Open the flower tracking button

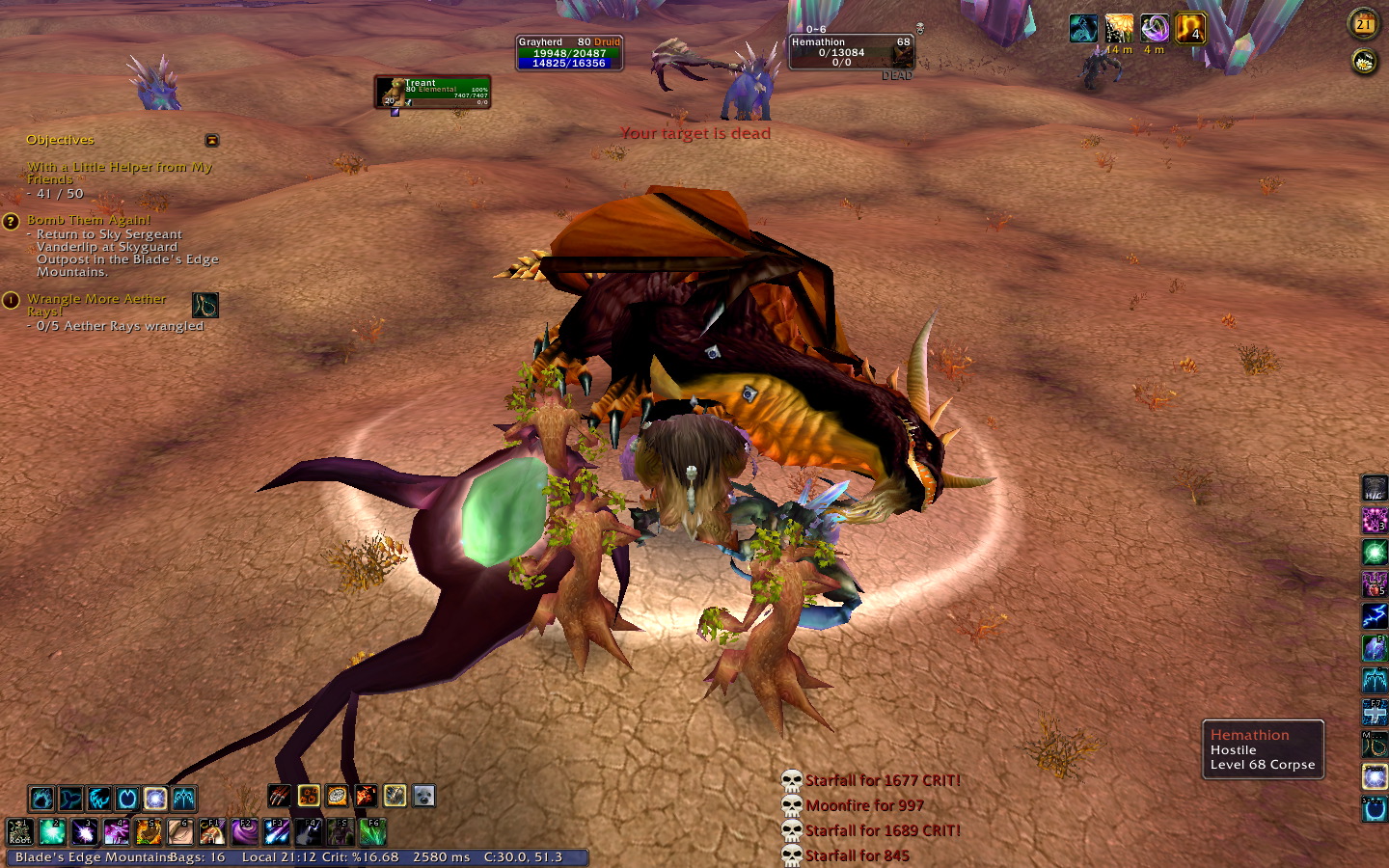click(1363, 63)
